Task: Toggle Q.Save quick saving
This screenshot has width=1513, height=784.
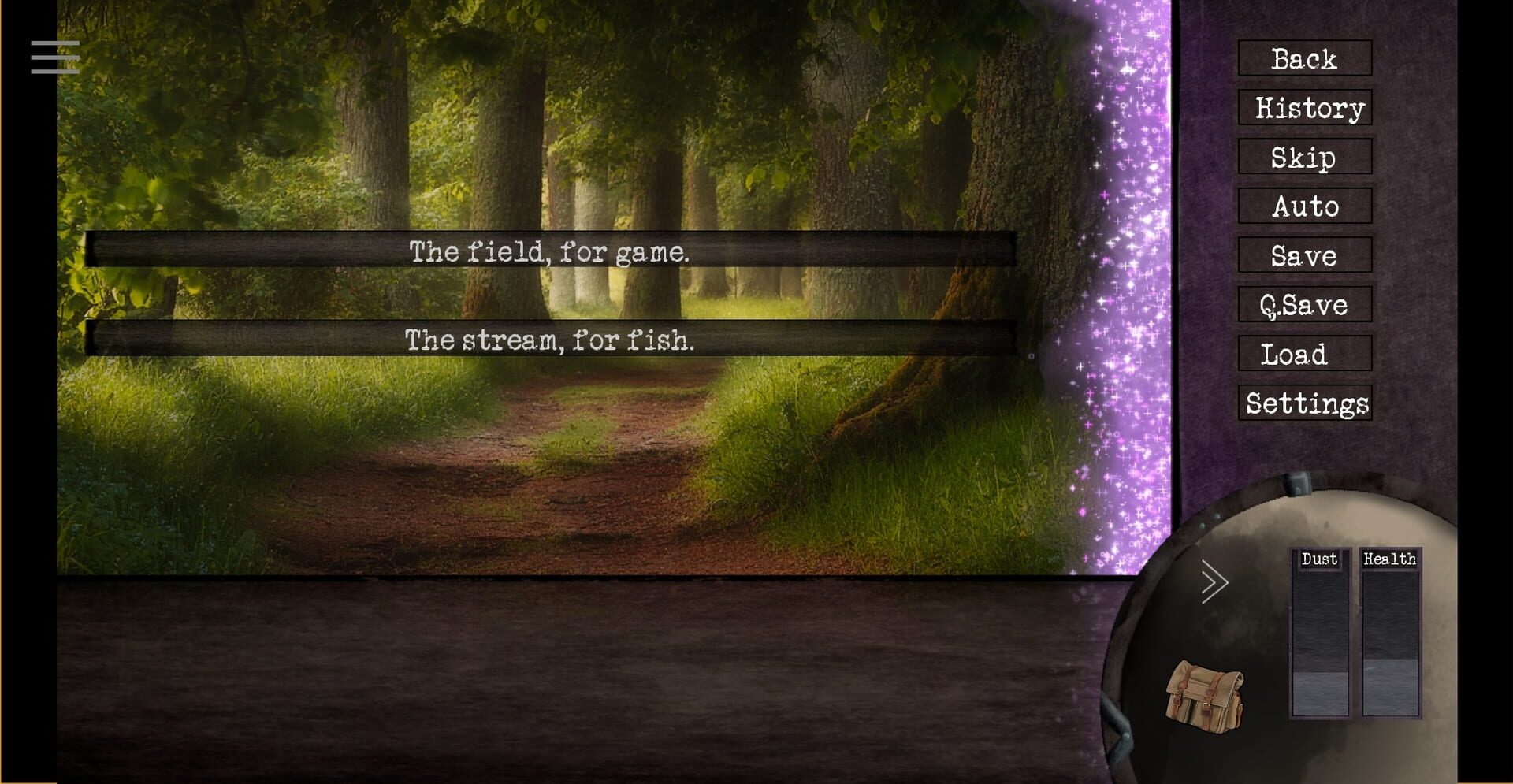Action: pyautogui.click(x=1304, y=305)
